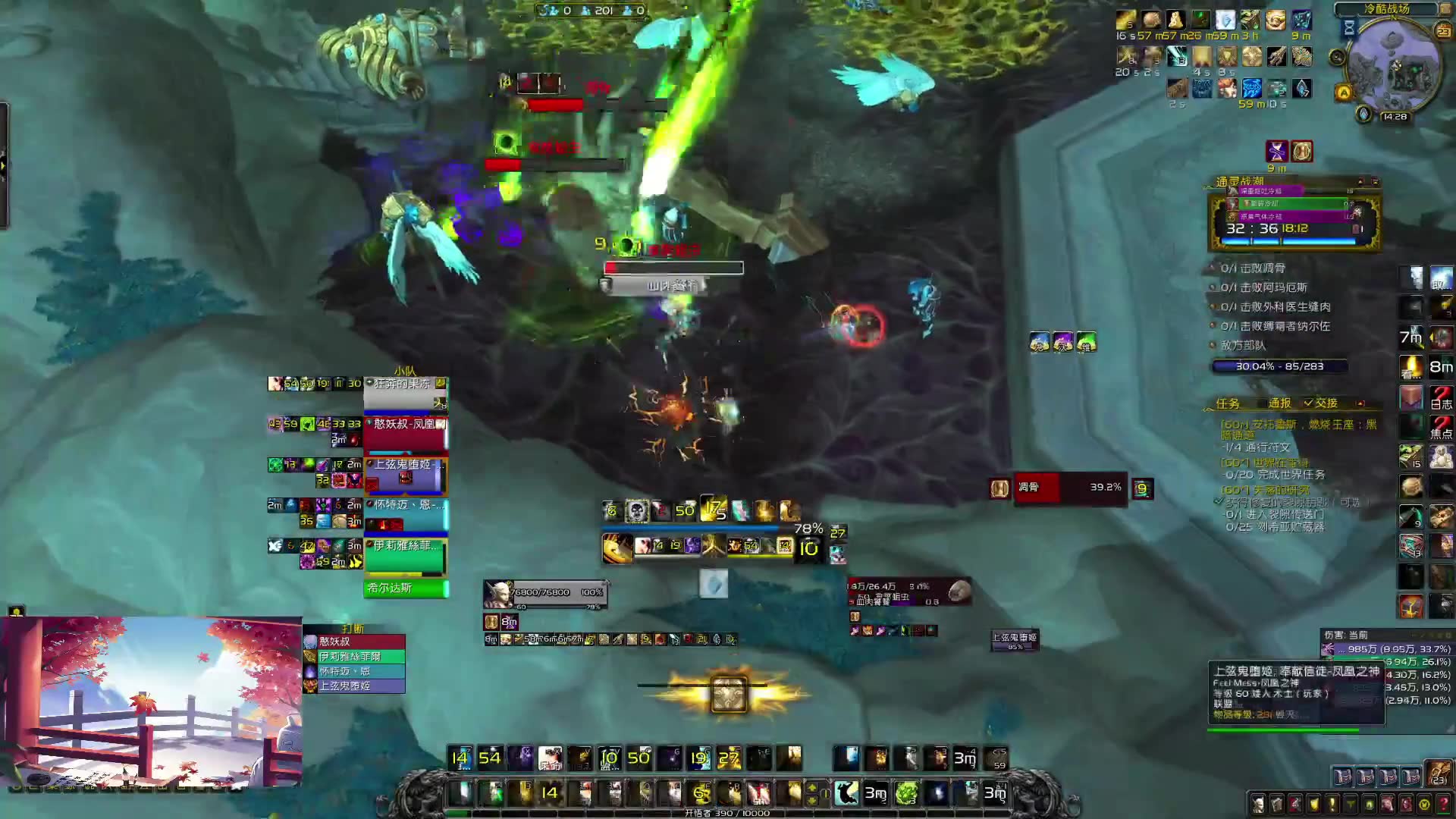Click the 焦点 question mark button
1456x819 pixels.
pos(1441,427)
